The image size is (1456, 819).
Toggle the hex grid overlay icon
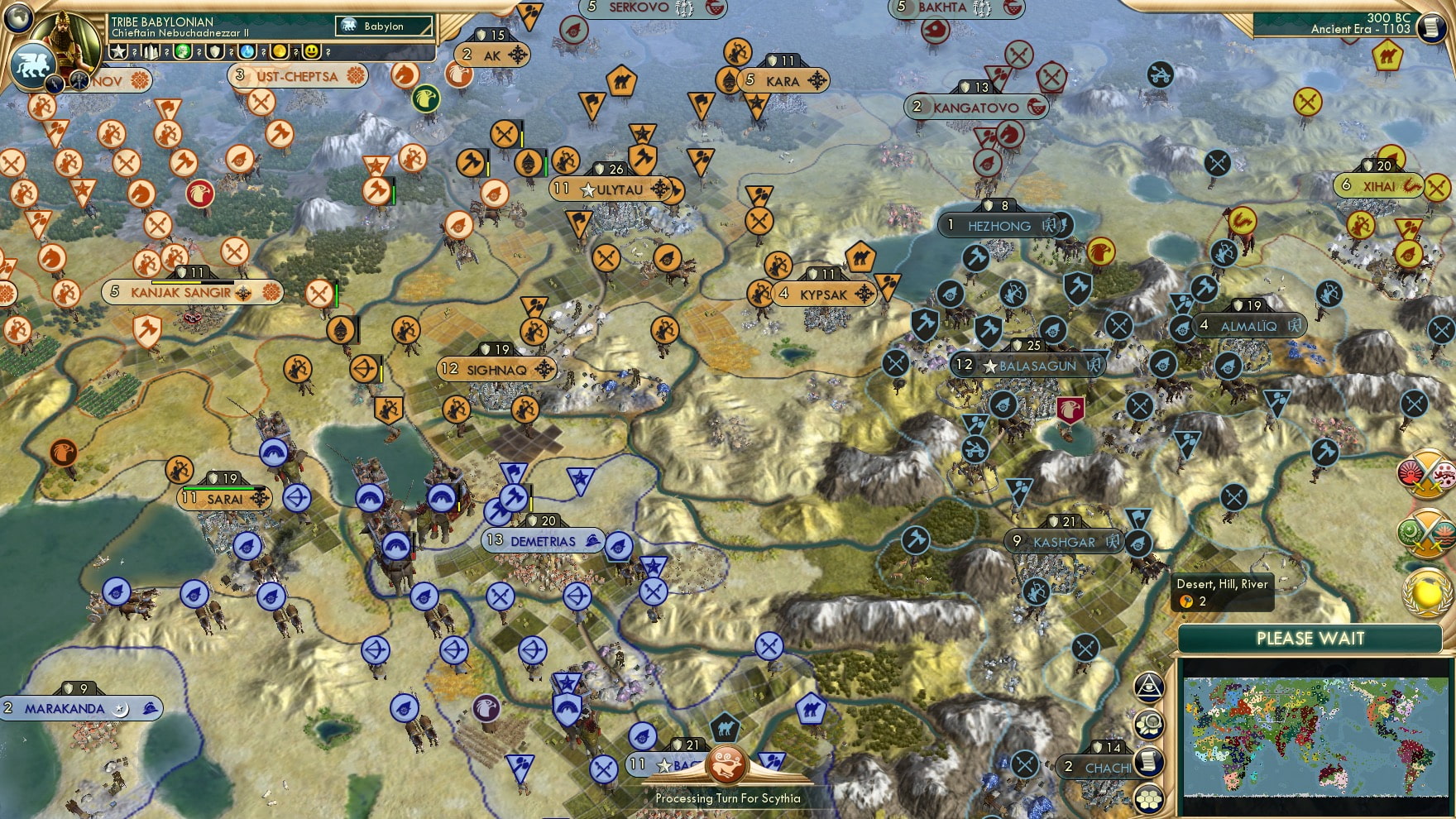pos(1149,799)
